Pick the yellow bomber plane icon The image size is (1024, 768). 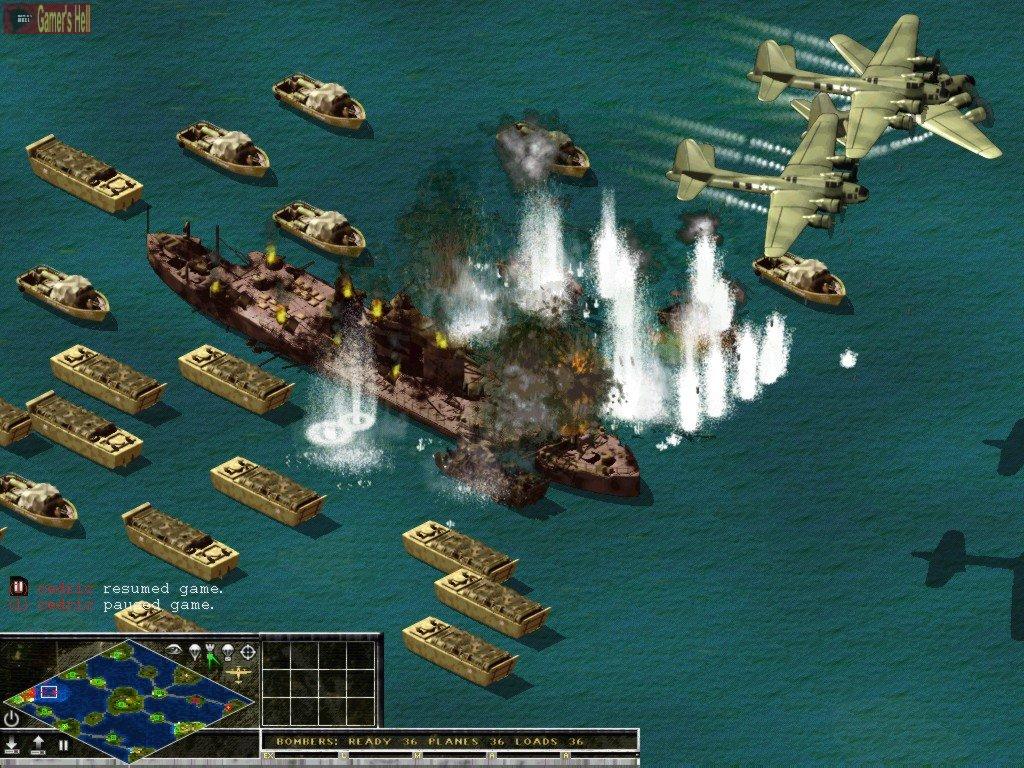(x=238, y=675)
